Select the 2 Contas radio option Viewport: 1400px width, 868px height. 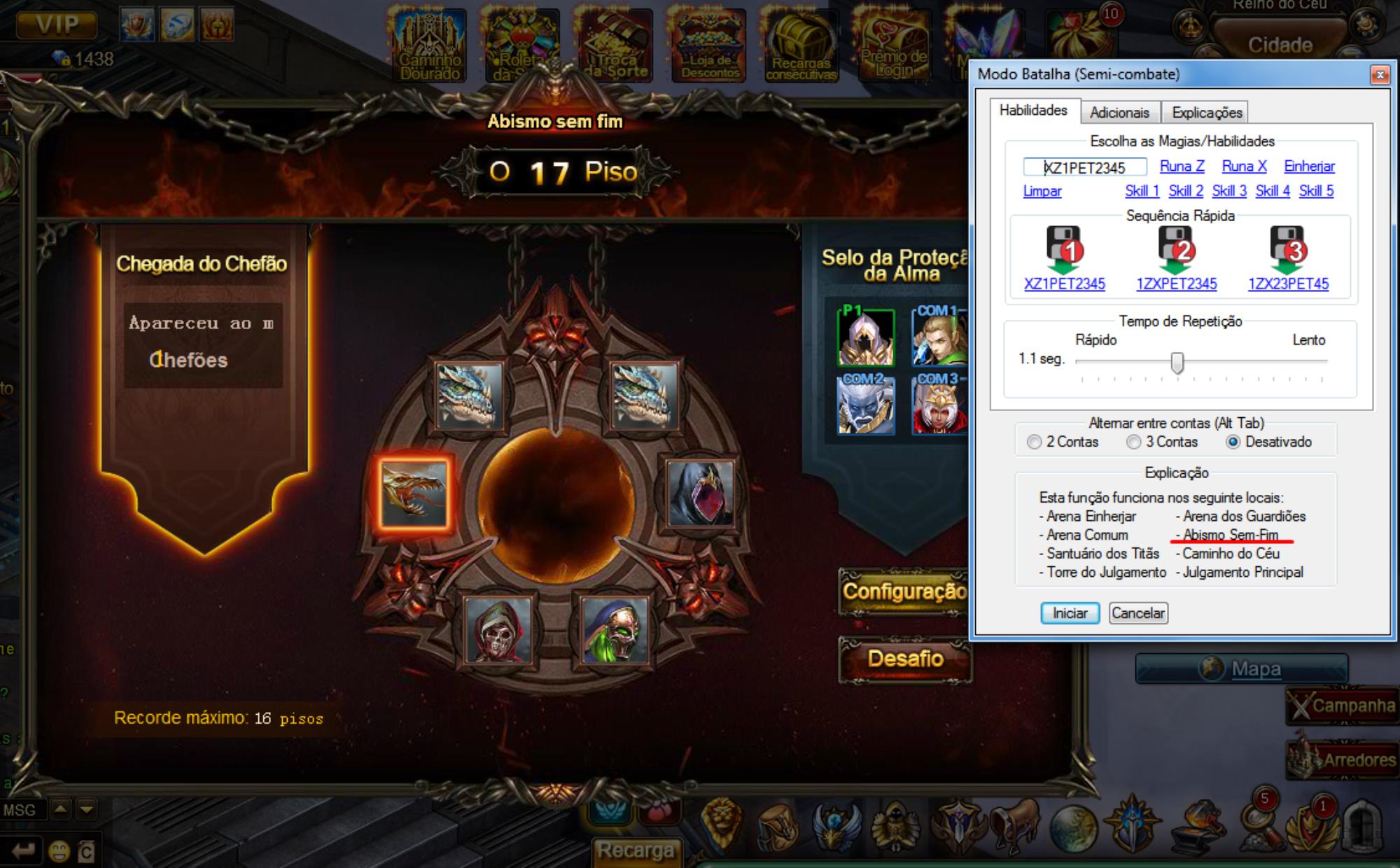(1035, 442)
